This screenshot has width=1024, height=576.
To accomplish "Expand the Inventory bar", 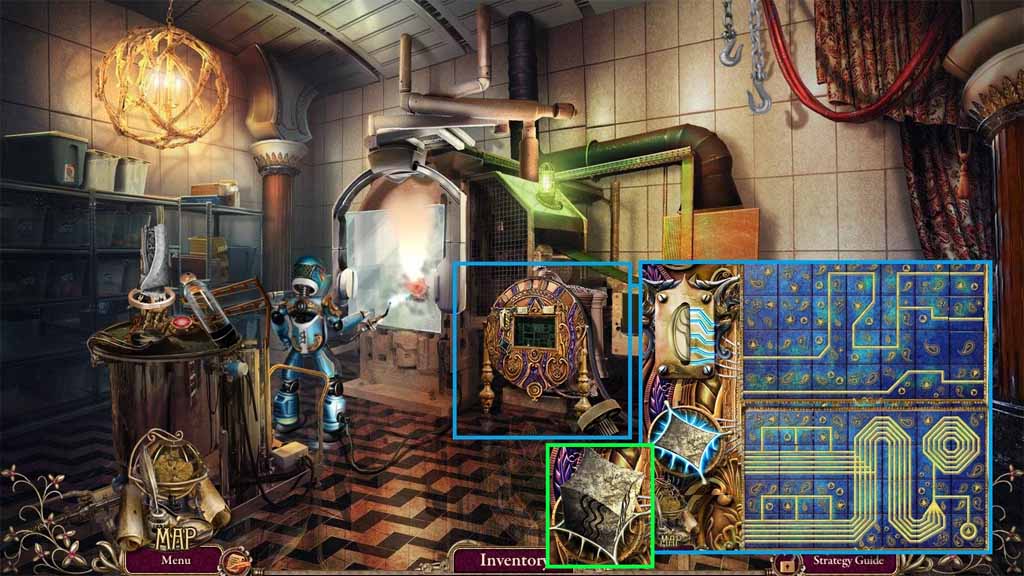I will [x=512, y=560].
